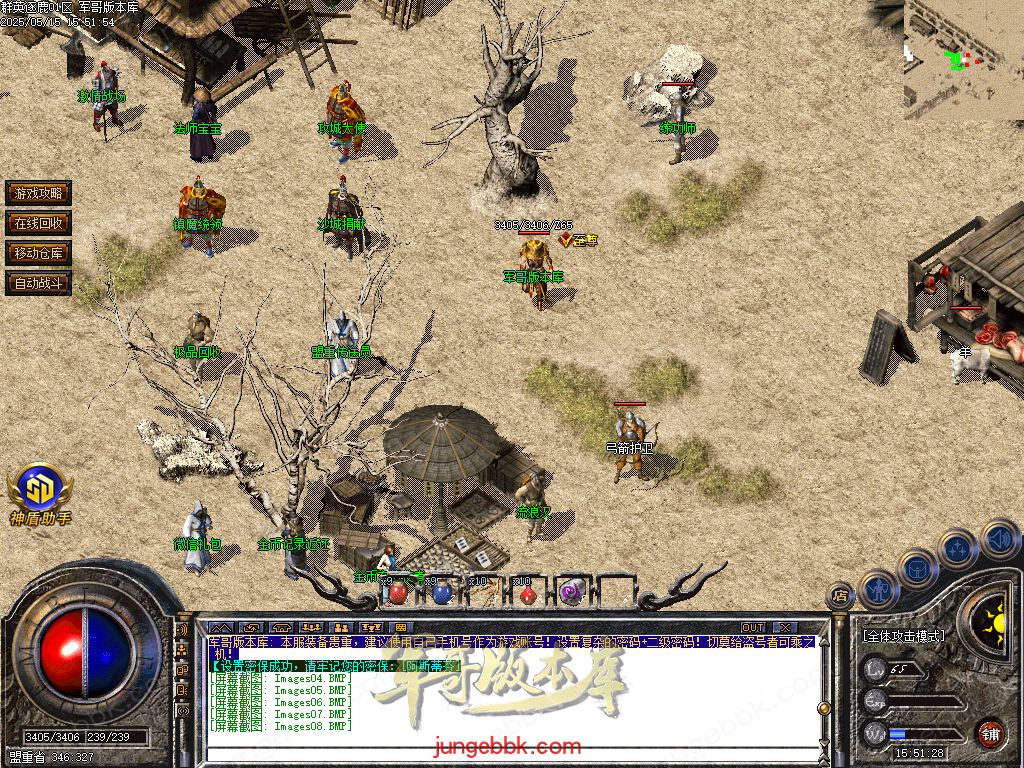Open the 店 shop button
Screen dimensions: 1024x768
pos(840,597)
